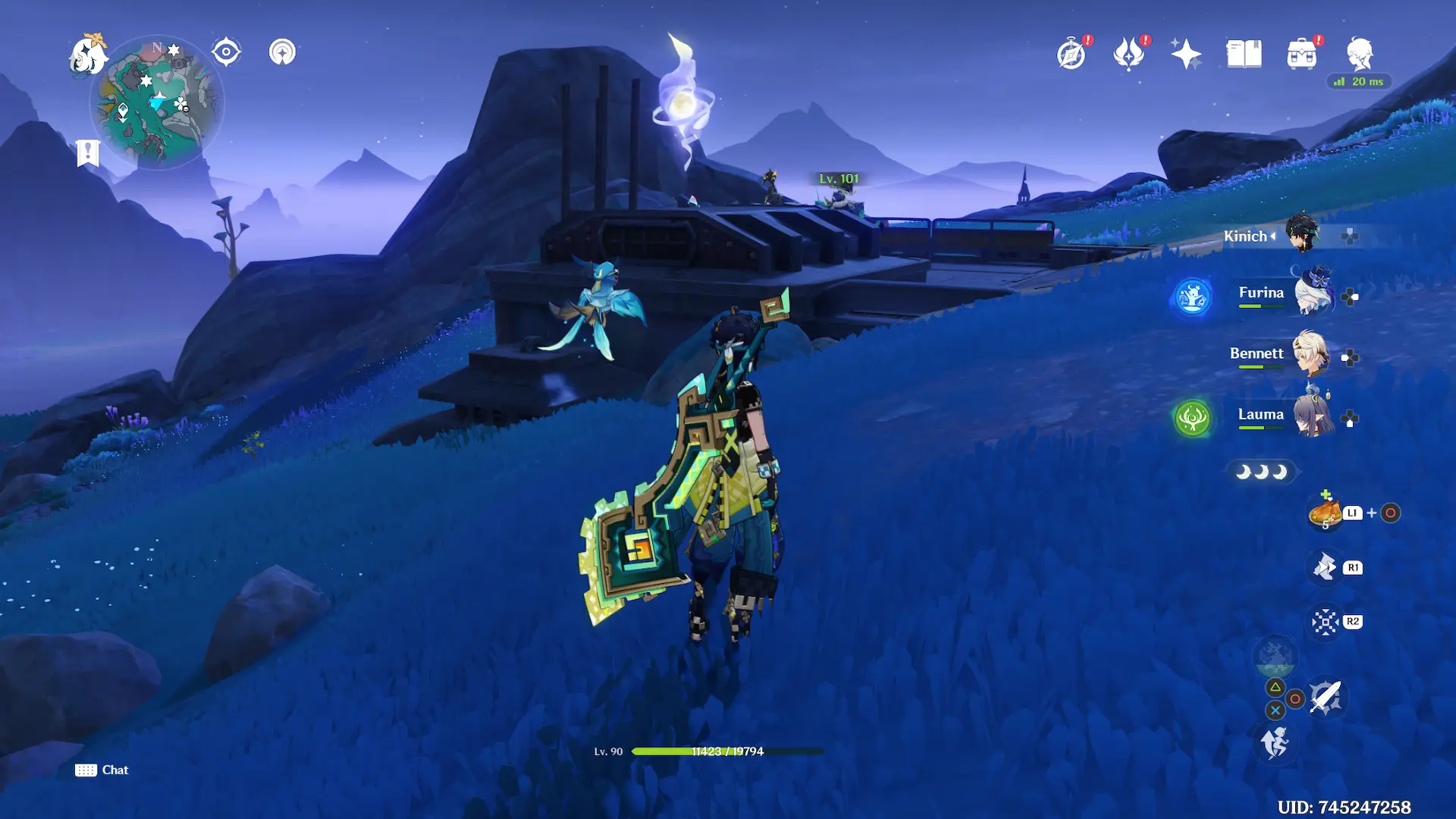Open the Chat box
The image size is (1456, 819).
point(102,770)
